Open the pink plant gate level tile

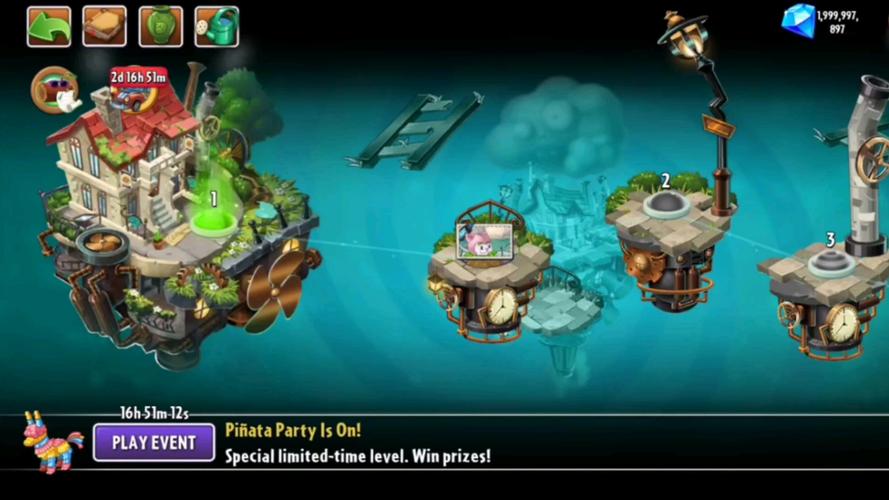pyautogui.click(x=480, y=241)
